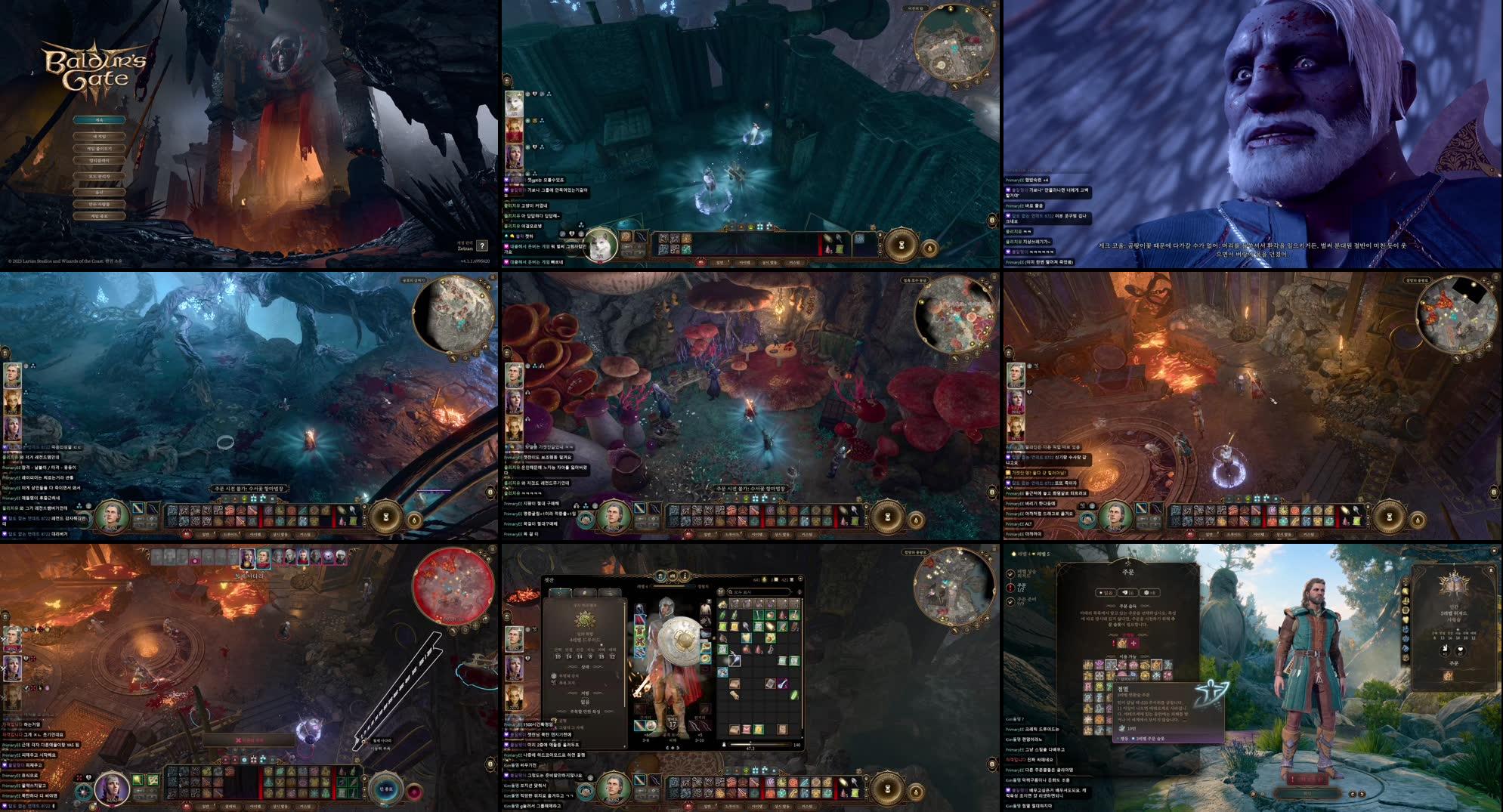Select the 명중 option in the spell learning list
1503x812 pixels.
[1122, 738]
